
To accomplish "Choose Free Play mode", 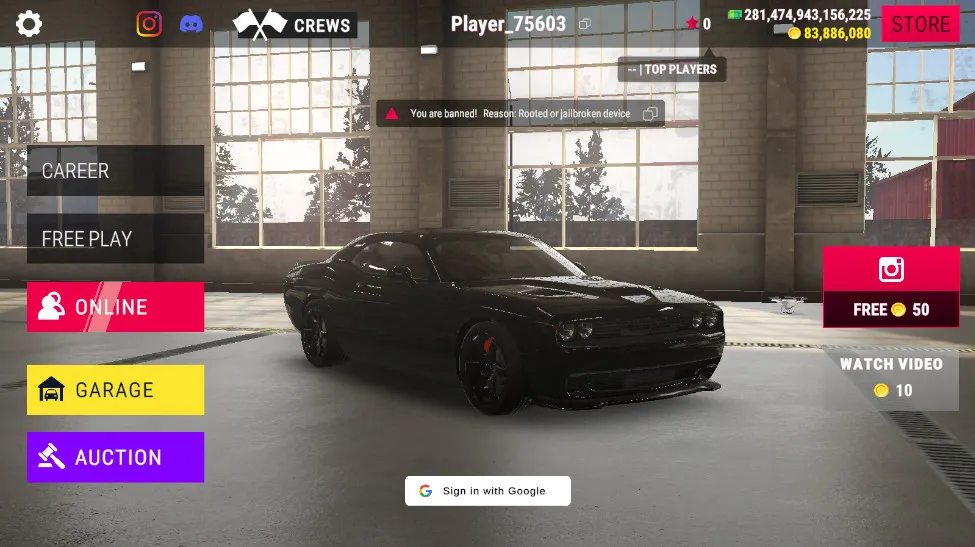I will pyautogui.click(x=115, y=239).
